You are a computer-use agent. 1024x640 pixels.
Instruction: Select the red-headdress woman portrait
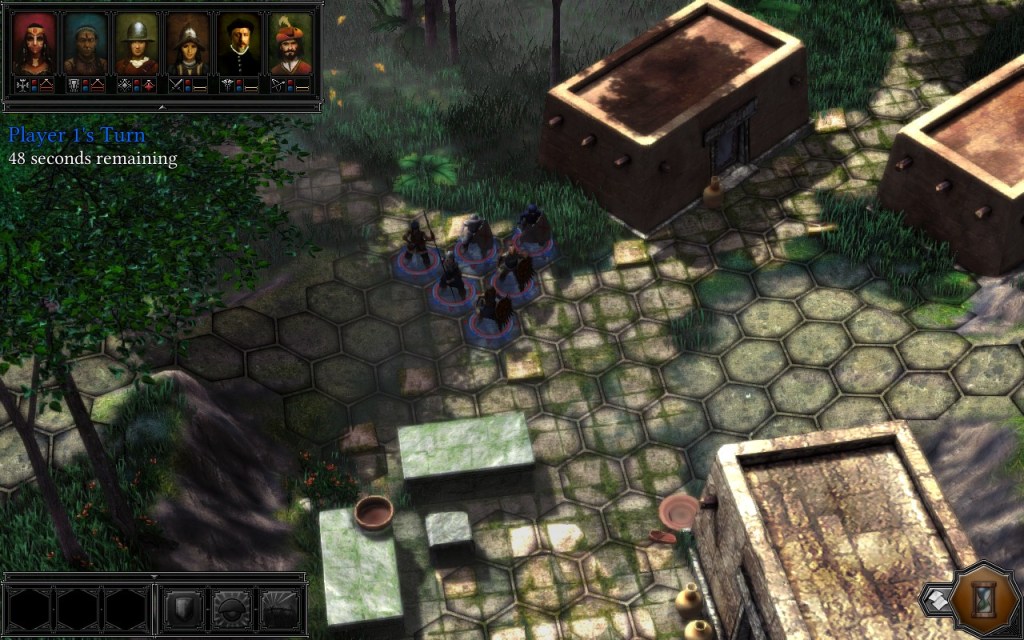(x=34, y=43)
